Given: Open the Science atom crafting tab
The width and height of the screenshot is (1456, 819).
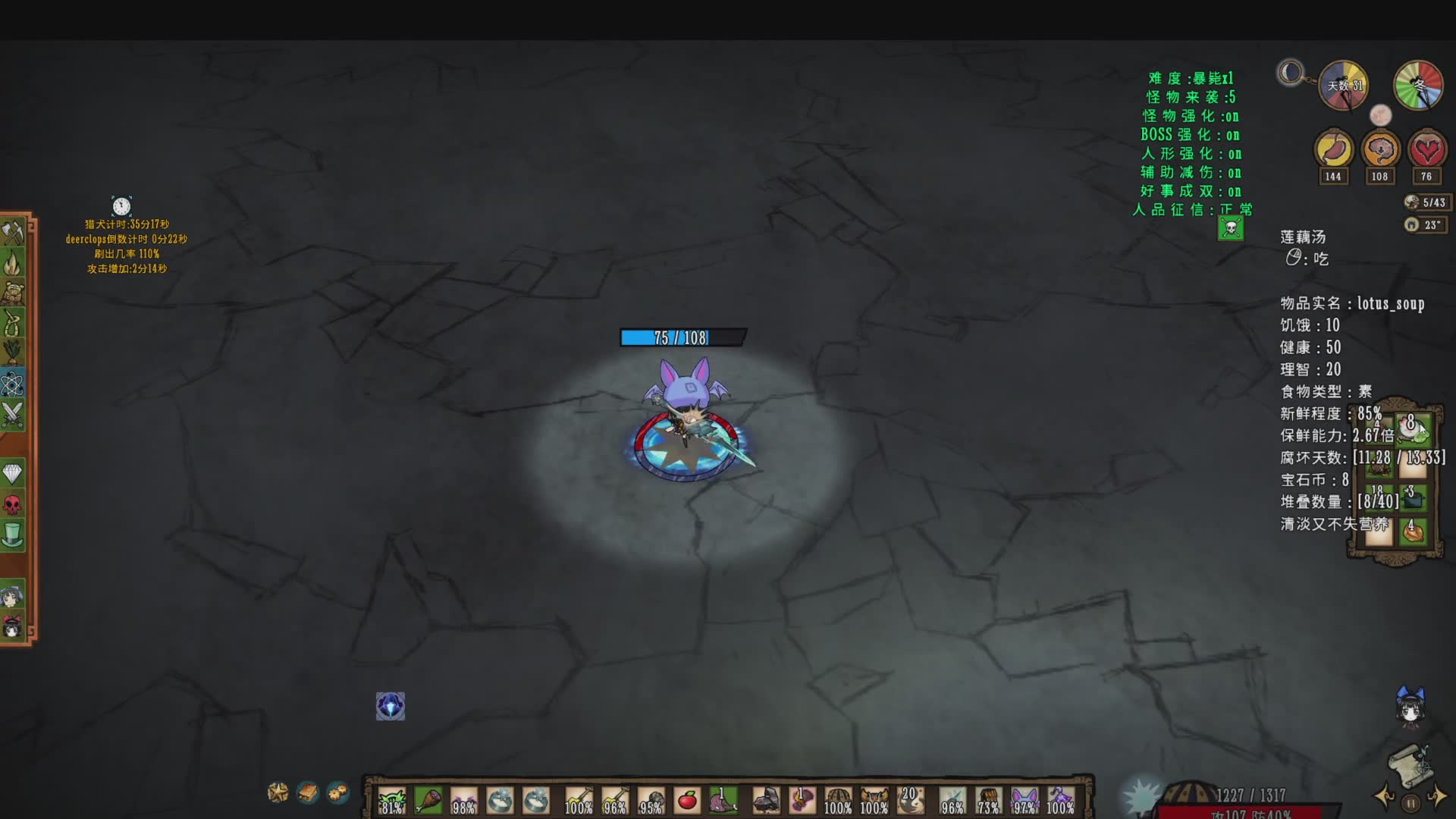Looking at the screenshot, I should point(13,384).
